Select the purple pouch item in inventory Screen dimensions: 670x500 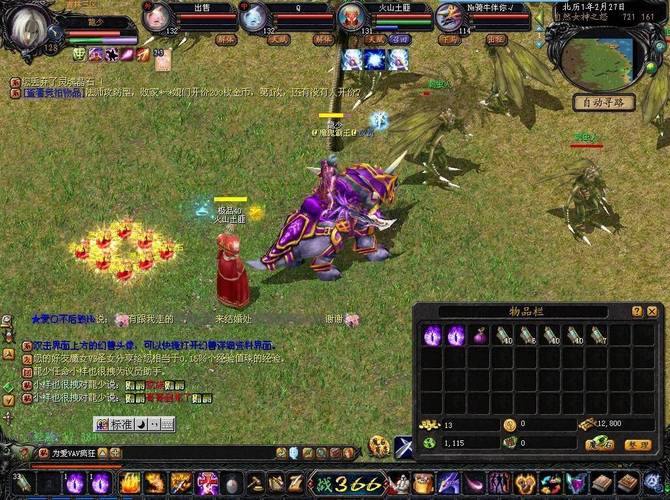(x=479, y=336)
